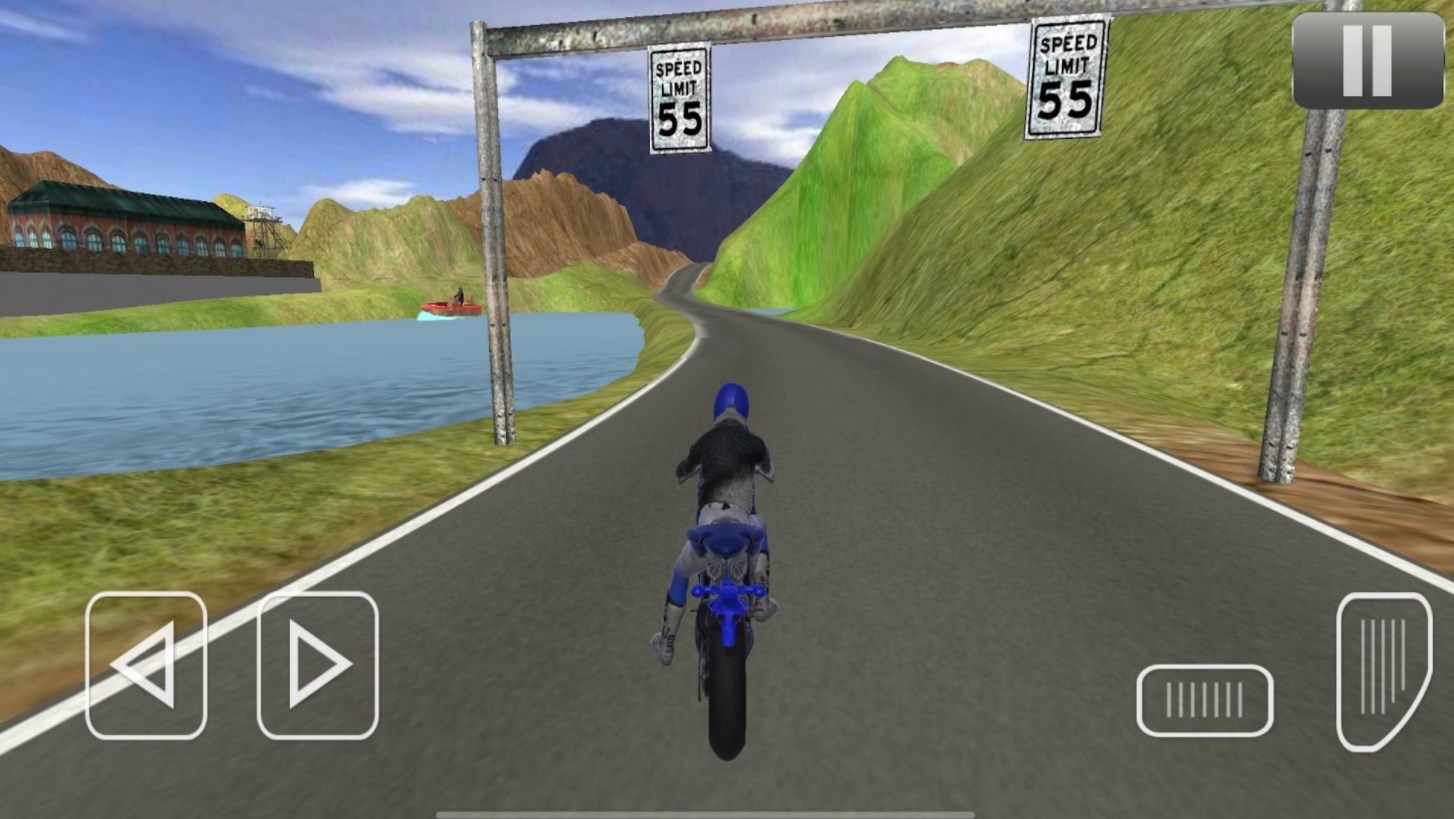The image size is (1454, 819).
Task: Steer the motorcycle right
Action: coord(318,665)
